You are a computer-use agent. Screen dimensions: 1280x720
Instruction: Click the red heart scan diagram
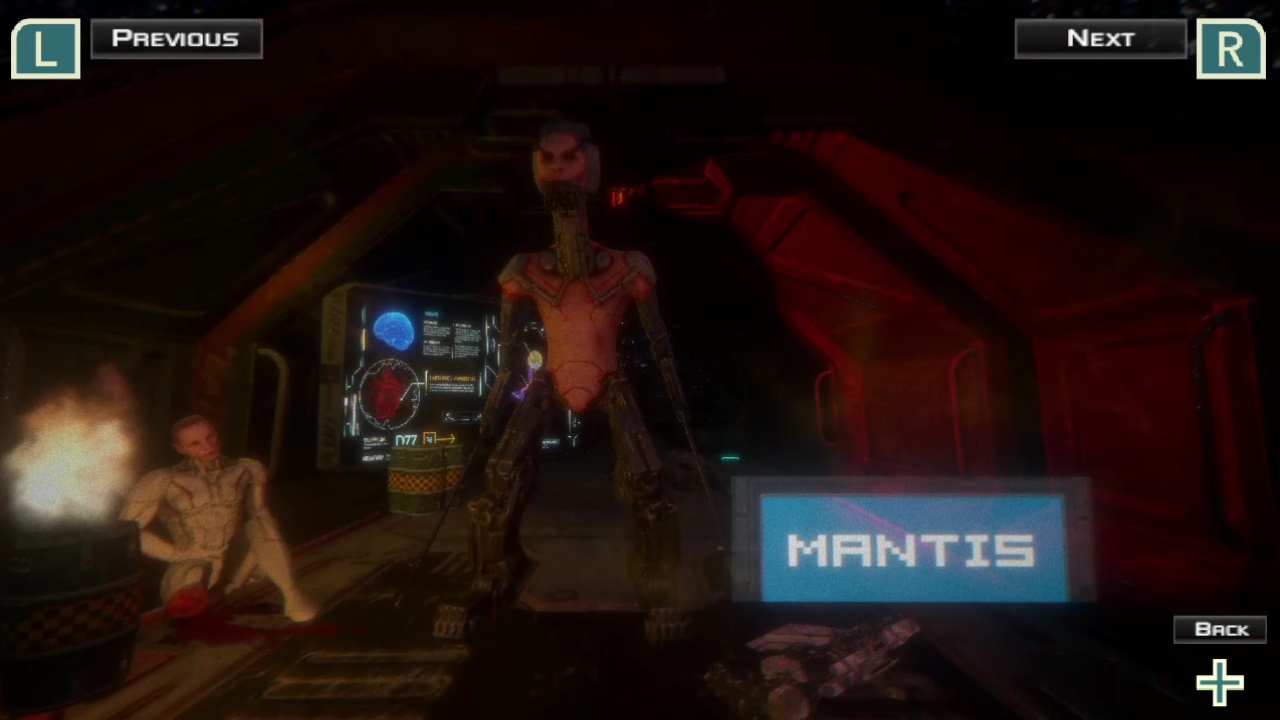388,390
